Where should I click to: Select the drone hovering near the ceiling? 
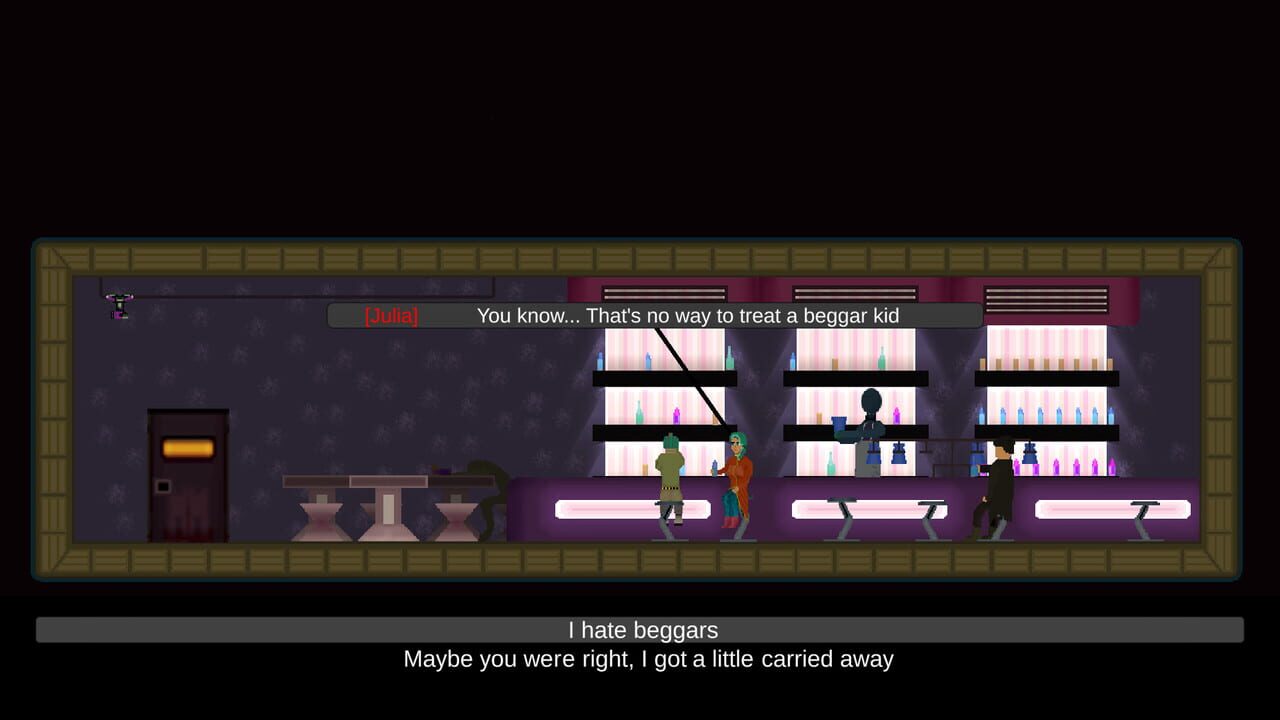tap(118, 305)
